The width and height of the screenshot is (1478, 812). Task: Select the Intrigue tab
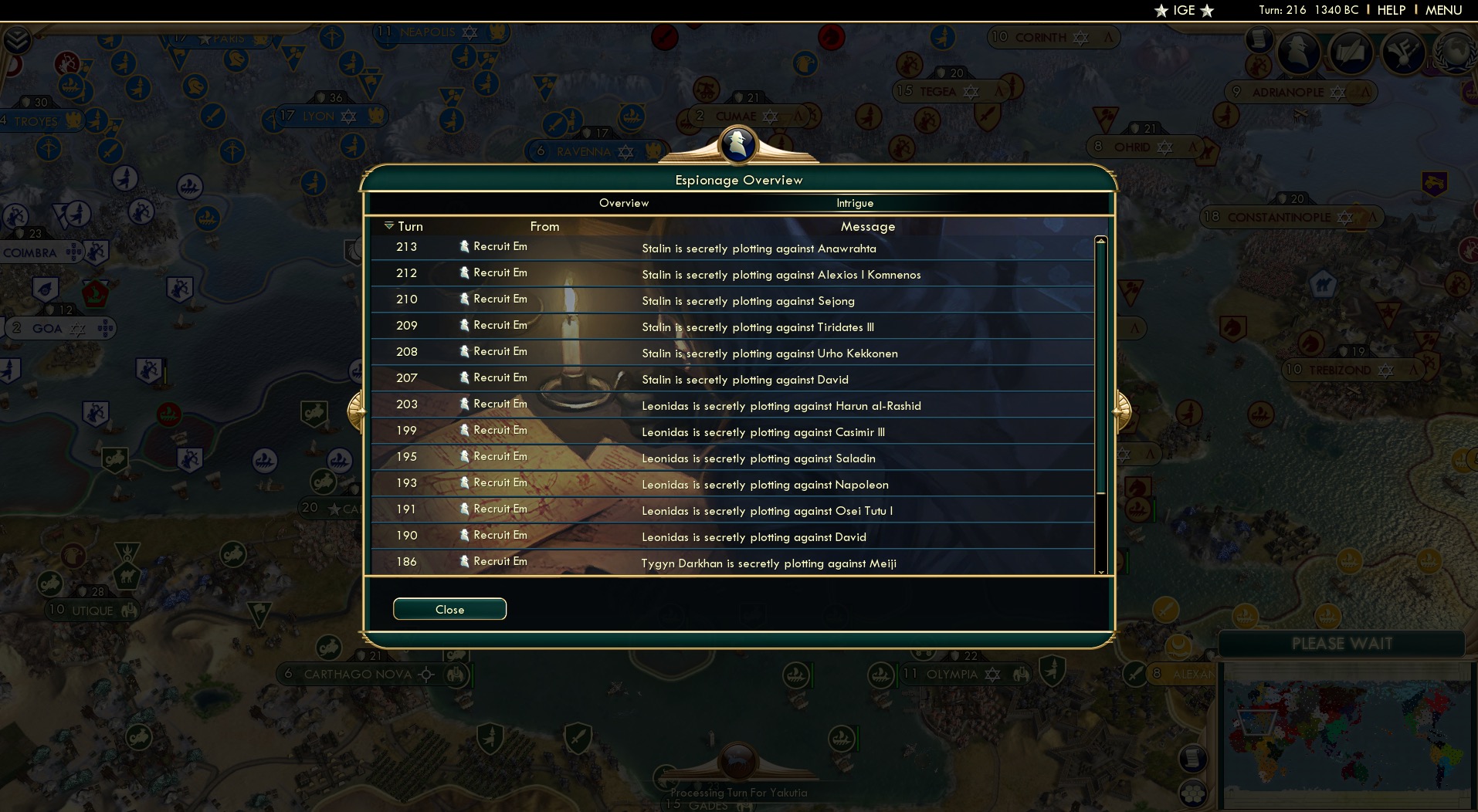click(x=854, y=203)
